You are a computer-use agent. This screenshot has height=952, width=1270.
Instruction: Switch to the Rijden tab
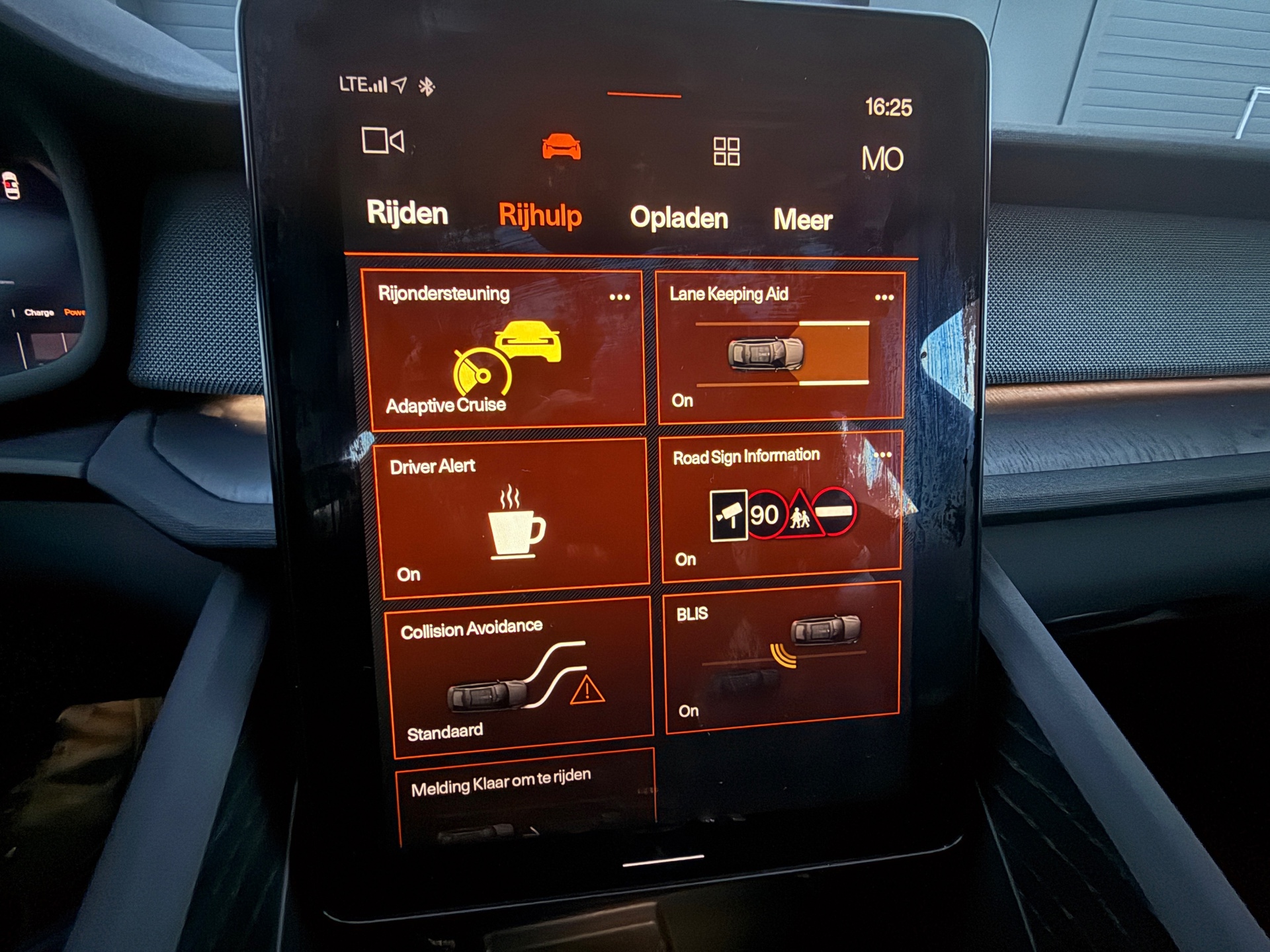point(407,213)
